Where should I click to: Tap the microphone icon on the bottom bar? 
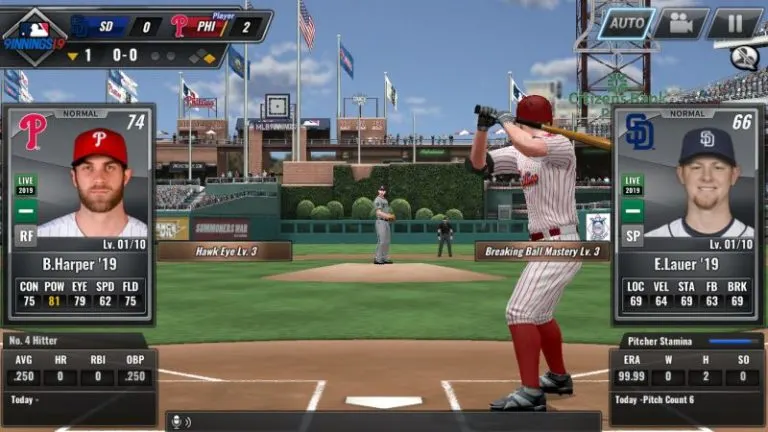pyautogui.click(x=179, y=422)
